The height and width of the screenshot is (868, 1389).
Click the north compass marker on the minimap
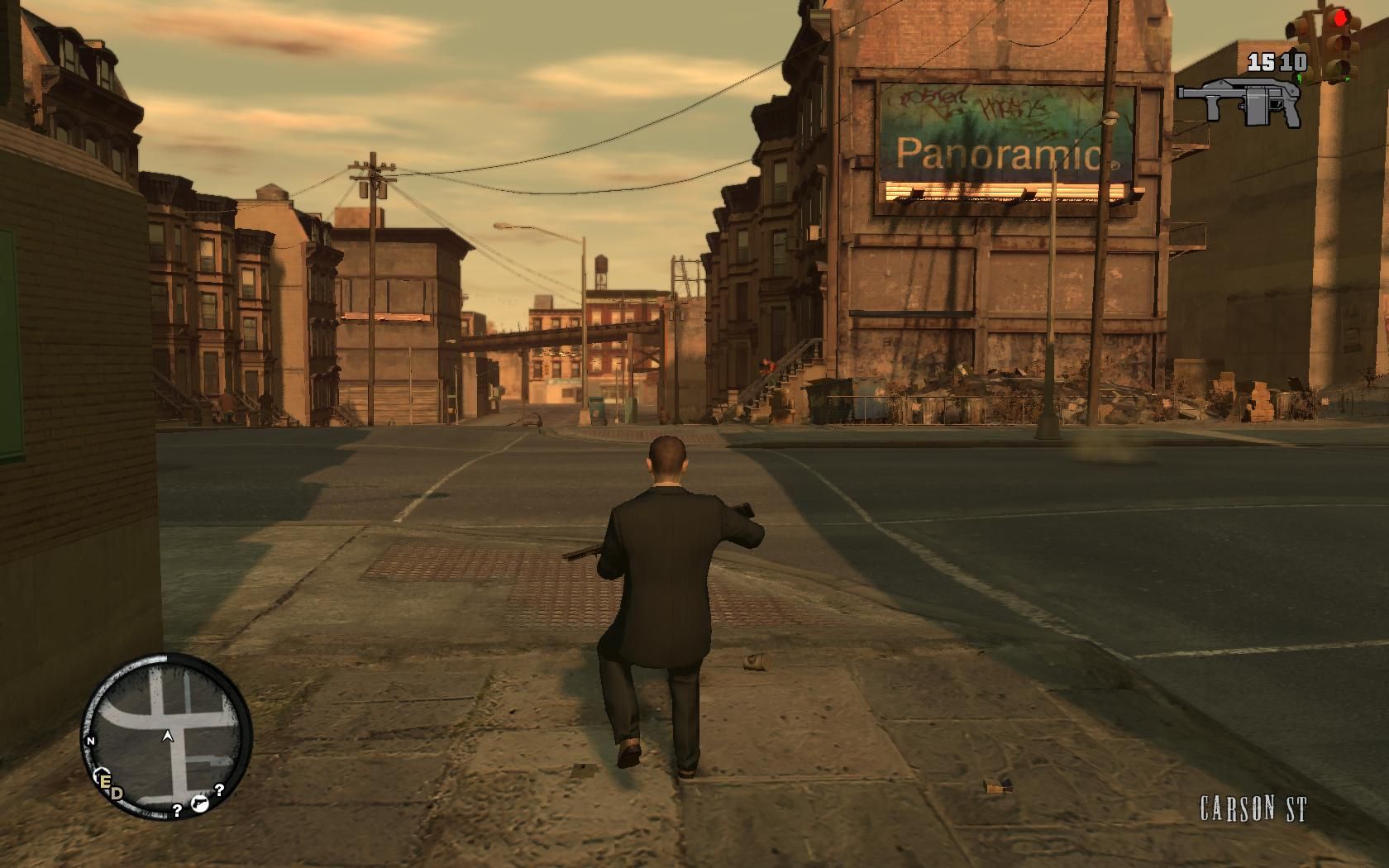90,741
